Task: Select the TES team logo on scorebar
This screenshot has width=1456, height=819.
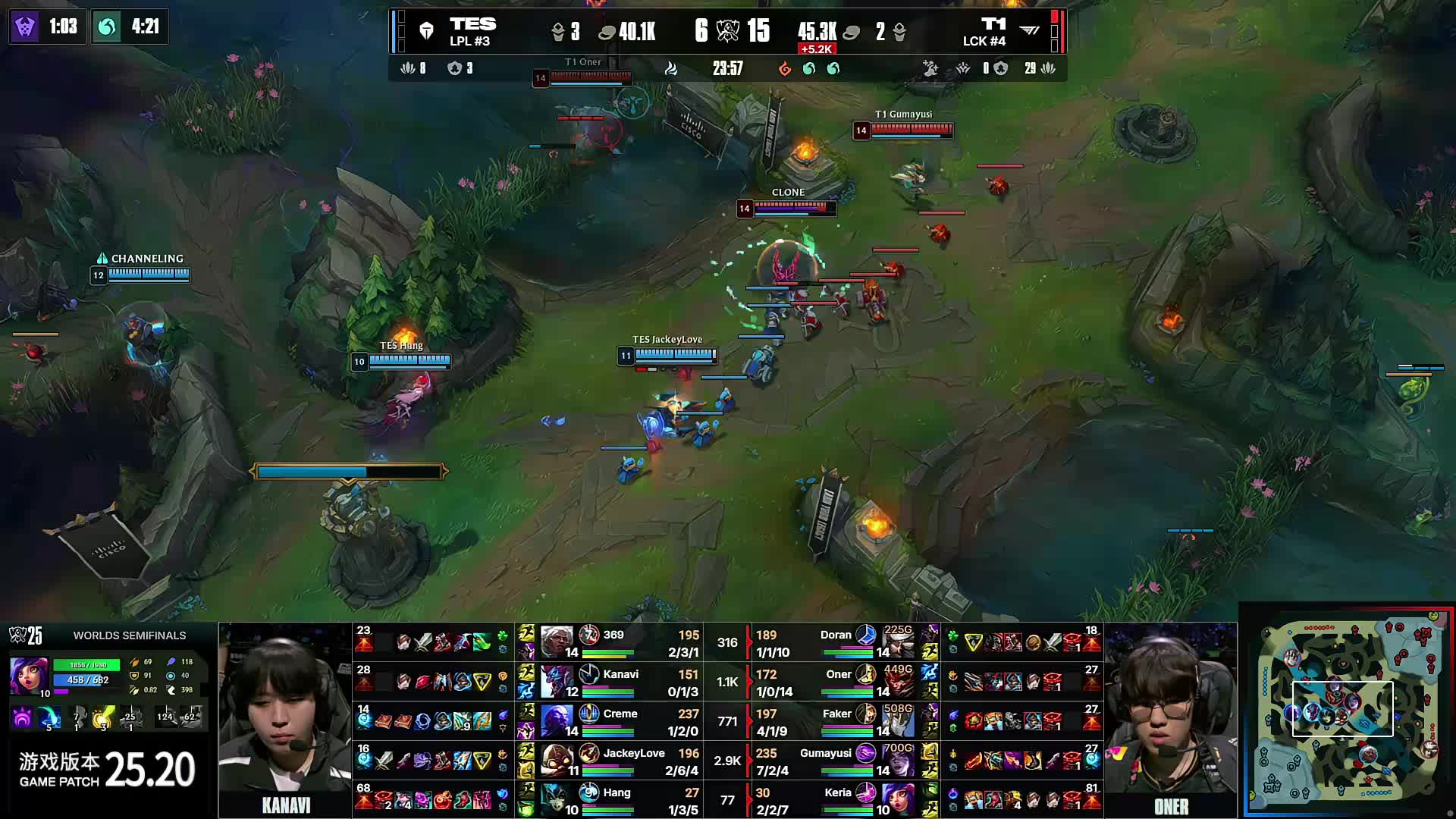Action: [x=426, y=31]
